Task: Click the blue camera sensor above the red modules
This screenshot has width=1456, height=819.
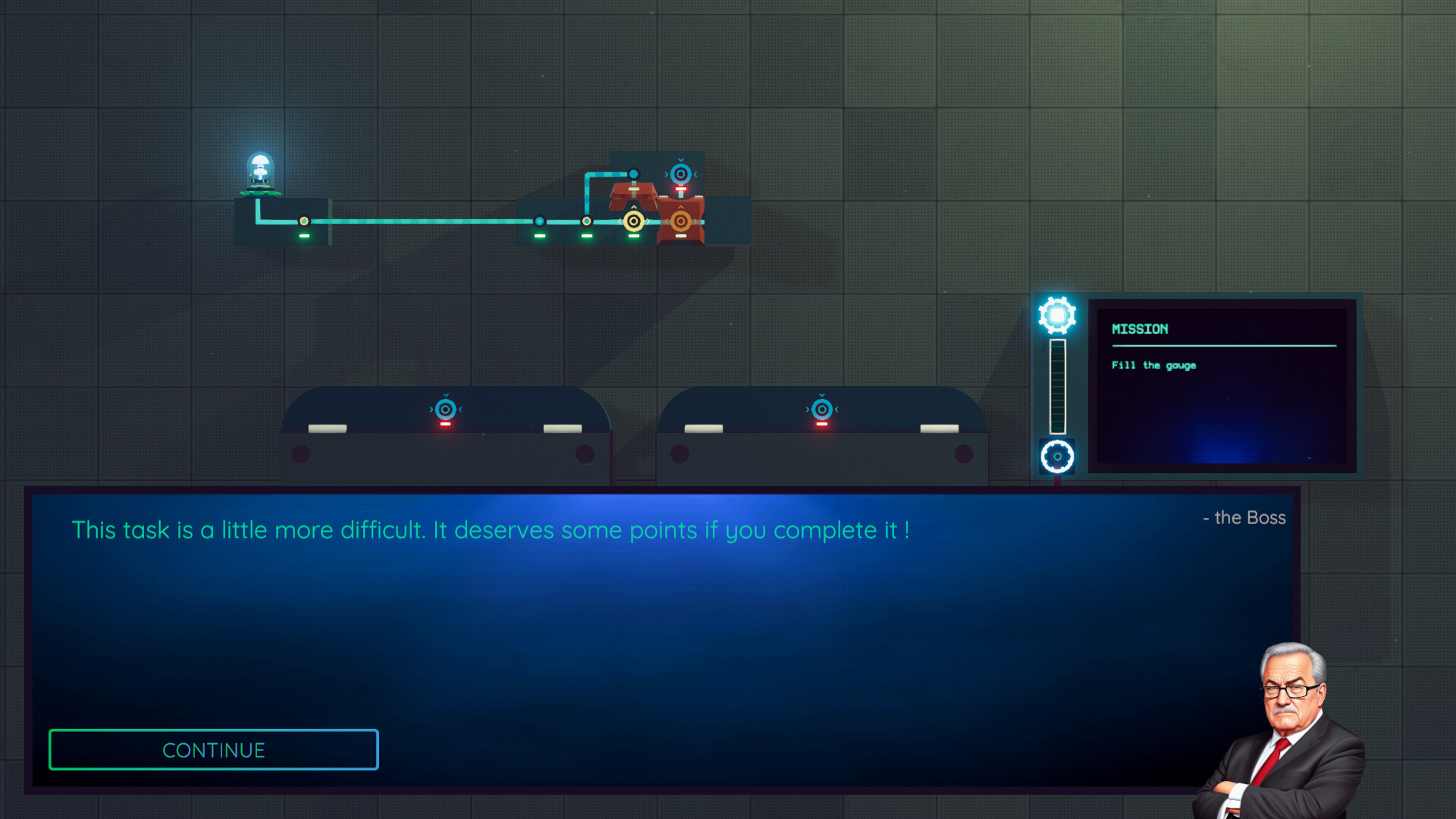Action: 679,172
